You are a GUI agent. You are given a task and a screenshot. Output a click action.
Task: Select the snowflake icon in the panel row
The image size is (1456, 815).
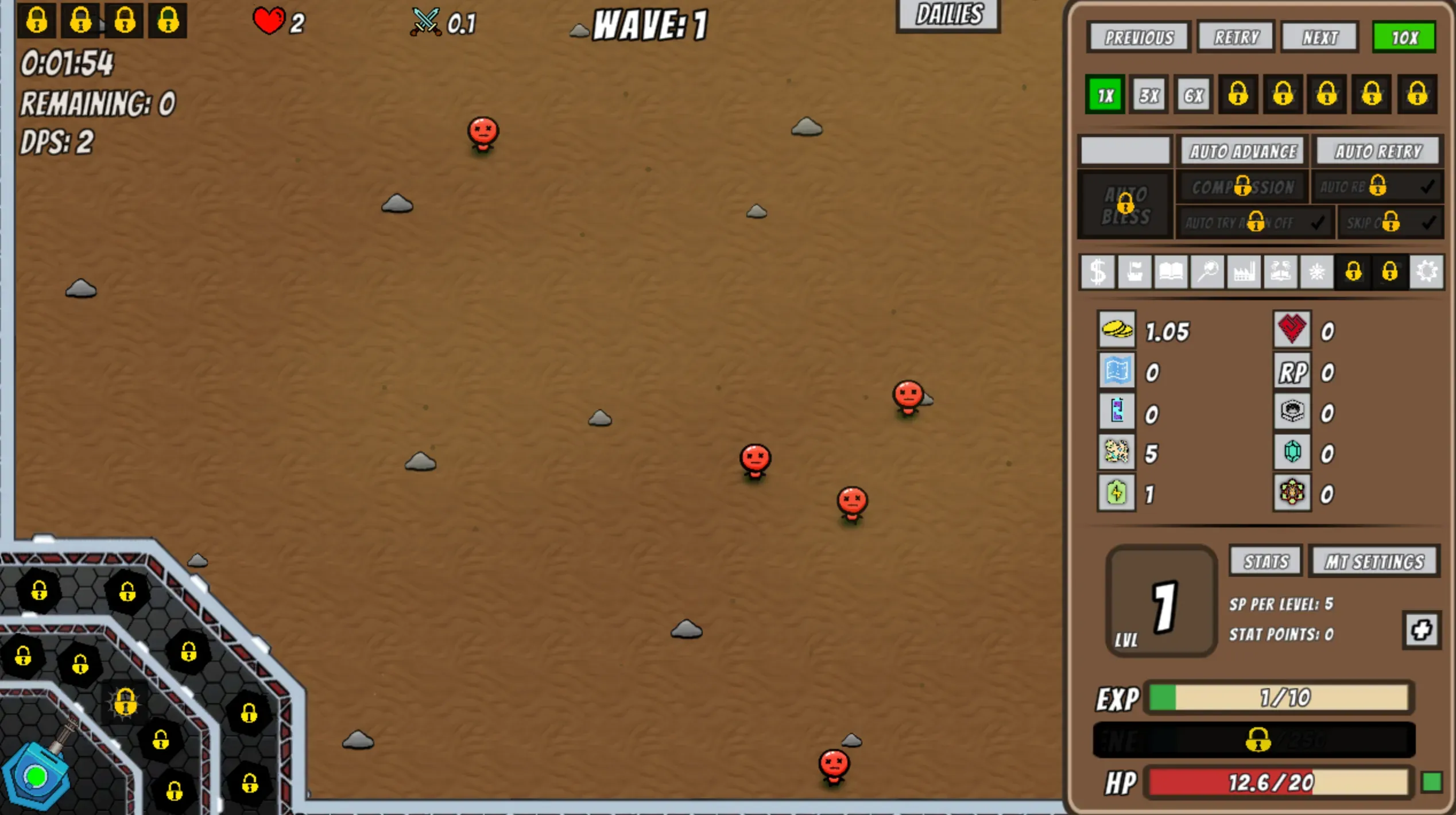[1318, 273]
